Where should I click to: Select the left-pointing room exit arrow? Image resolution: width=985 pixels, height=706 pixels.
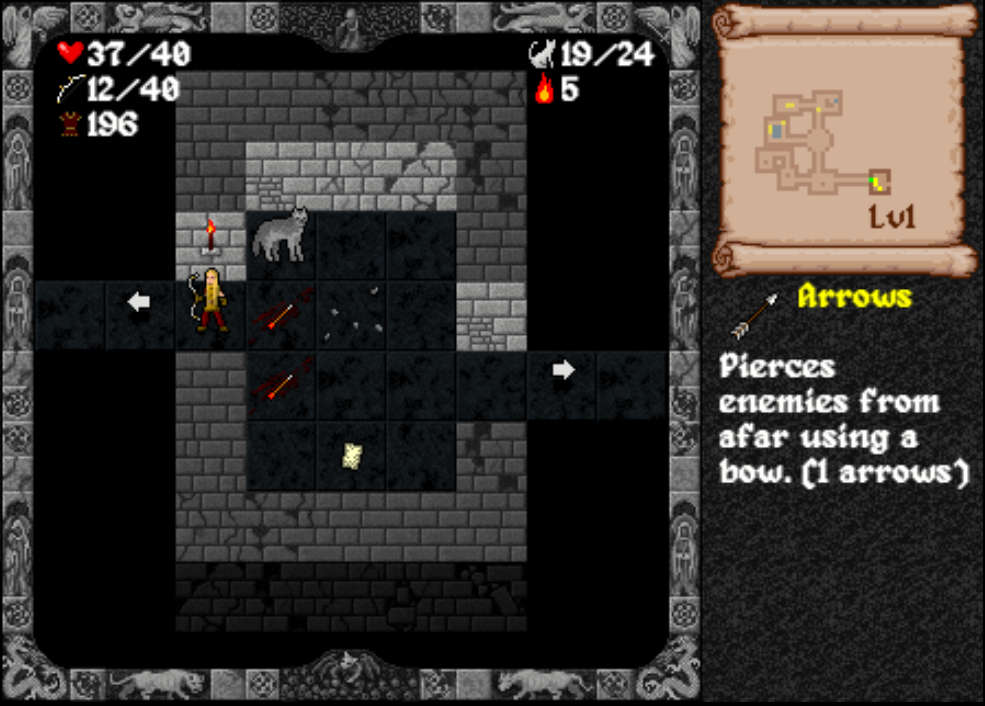140,300
